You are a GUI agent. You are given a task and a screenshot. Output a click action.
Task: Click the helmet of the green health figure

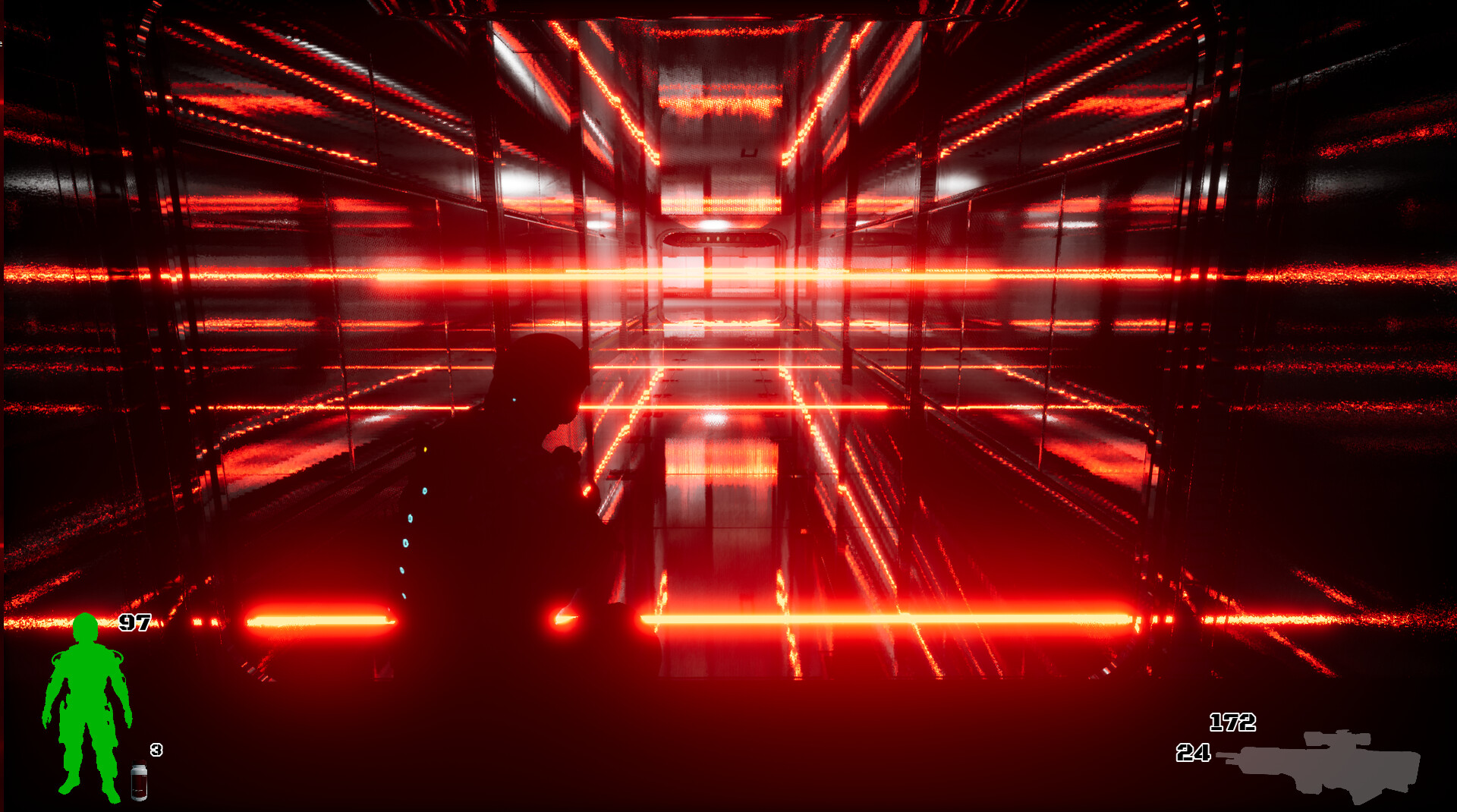pyautogui.click(x=87, y=628)
